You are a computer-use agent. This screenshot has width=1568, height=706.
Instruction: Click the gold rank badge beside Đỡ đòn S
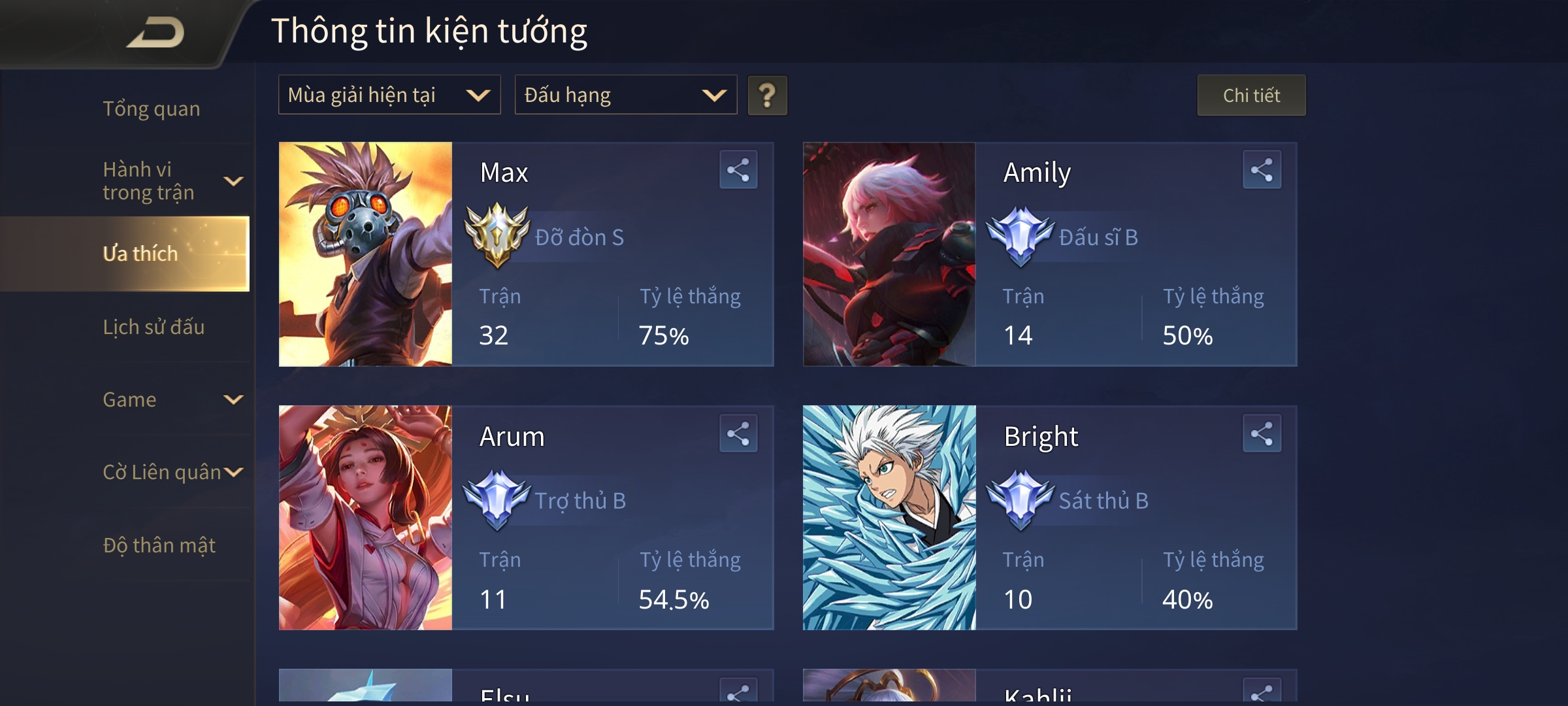(x=495, y=238)
